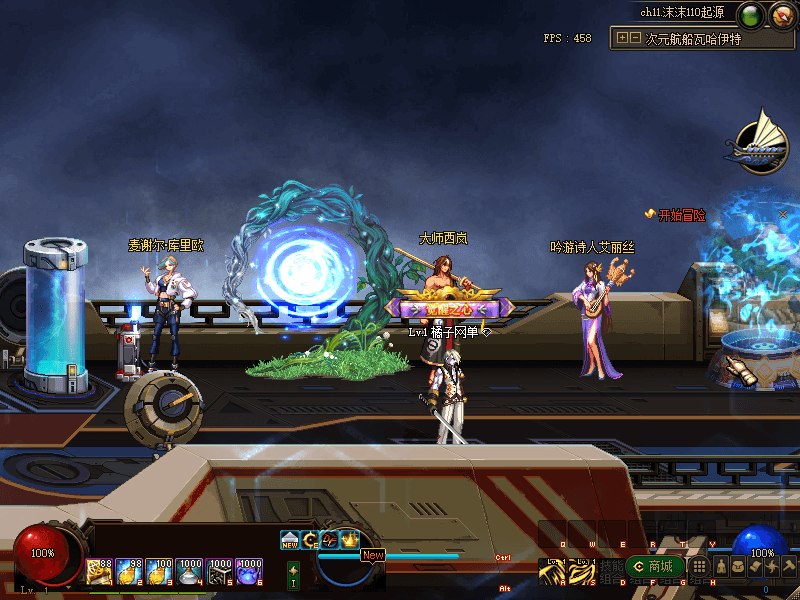Open the hammer icon menu

pyautogui.click(x=789, y=567)
